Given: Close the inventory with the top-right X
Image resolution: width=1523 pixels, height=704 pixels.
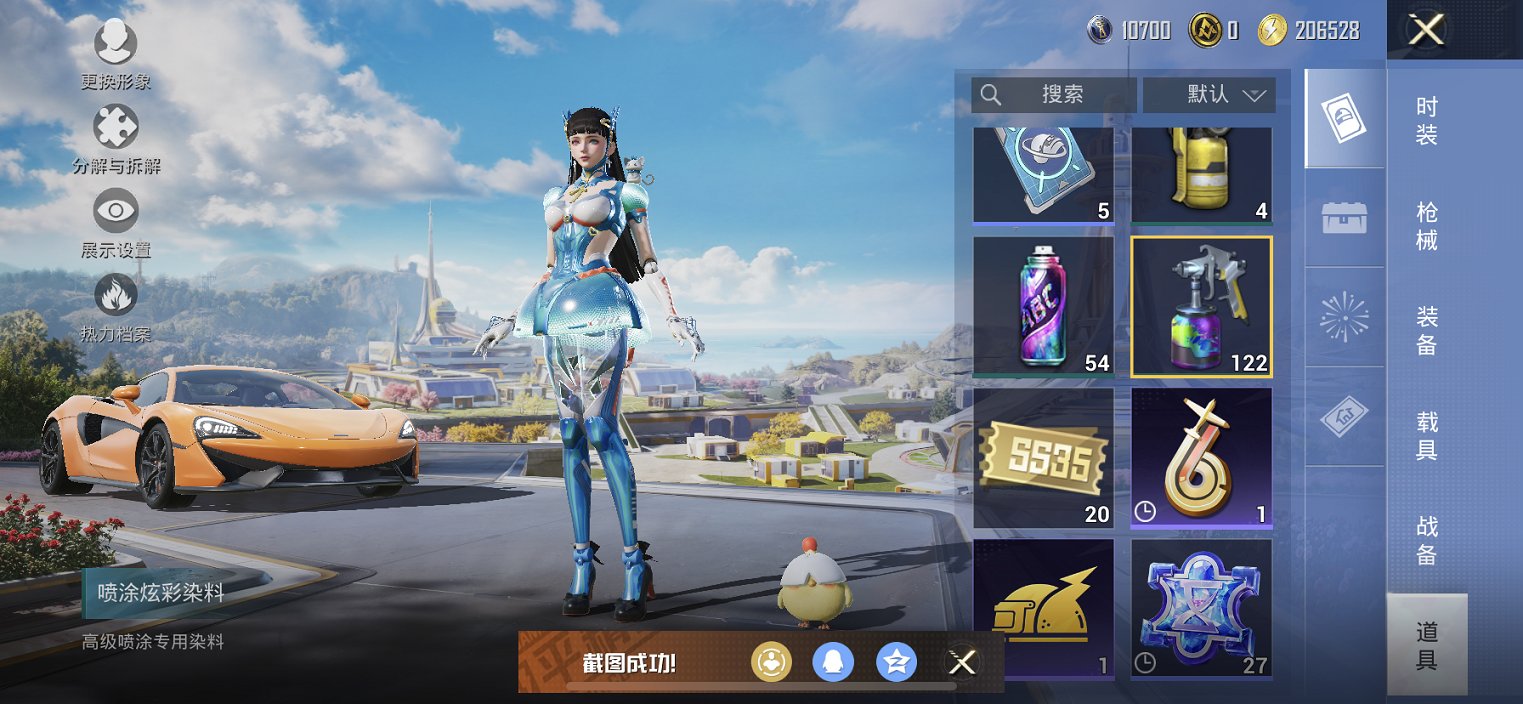Looking at the screenshot, I should pos(1426,30).
